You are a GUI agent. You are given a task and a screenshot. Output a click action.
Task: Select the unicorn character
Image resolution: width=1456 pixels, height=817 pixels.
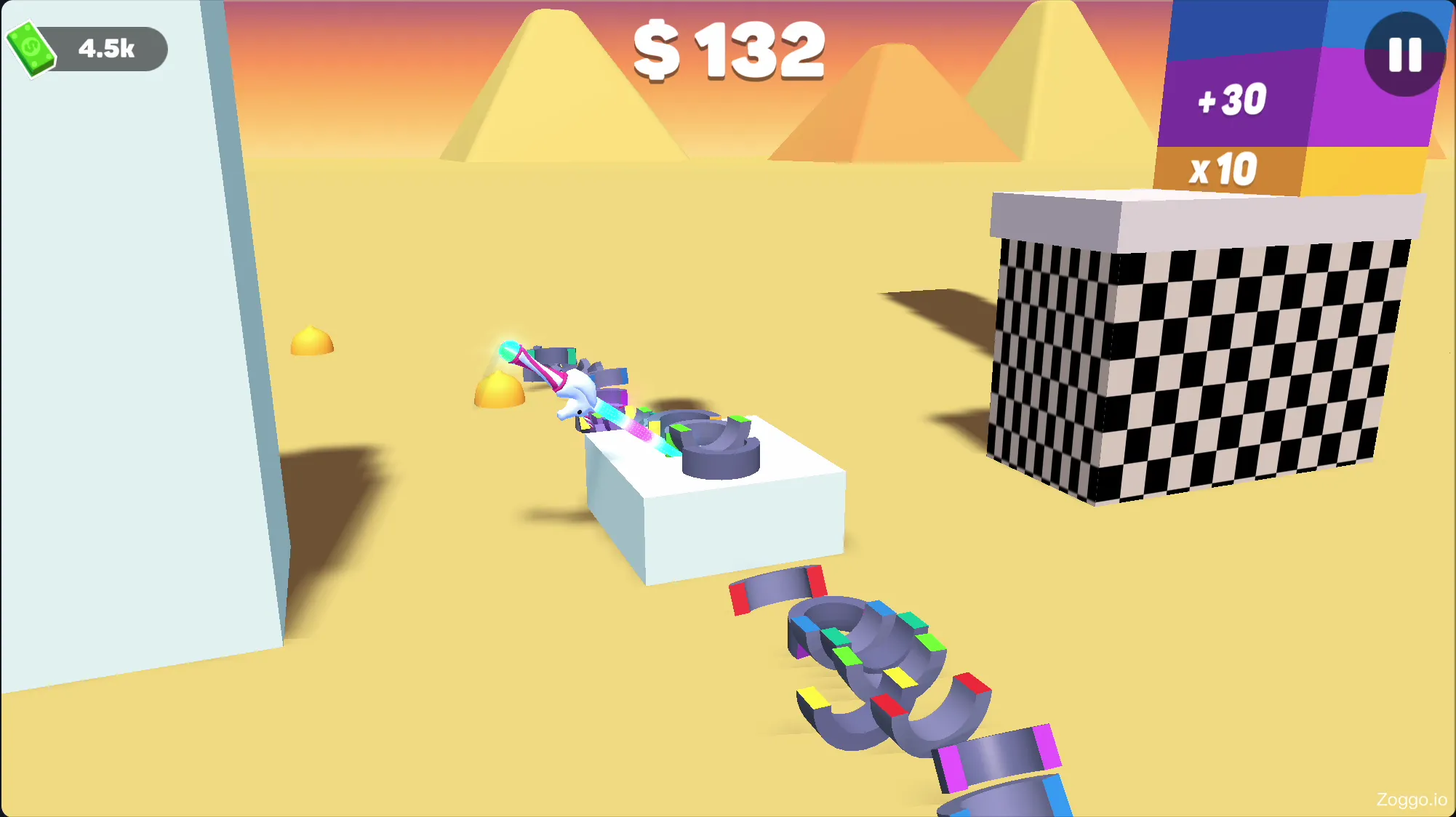(575, 396)
